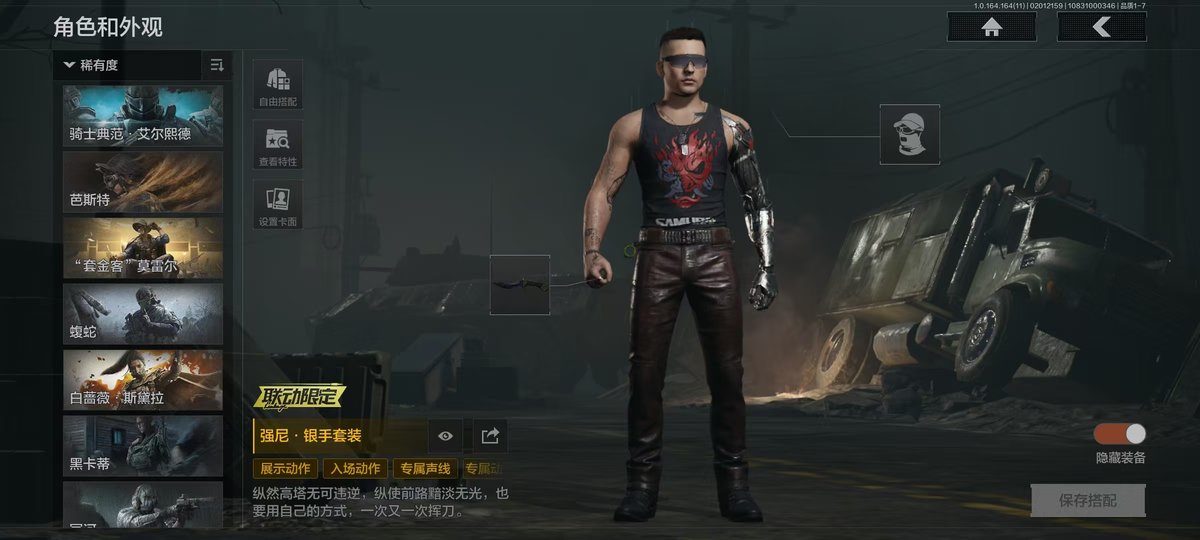Image resolution: width=1200 pixels, height=540 pixels.
Task: Select the 白蔷薇·斯黛拉 skin
Action: (143, 380)
